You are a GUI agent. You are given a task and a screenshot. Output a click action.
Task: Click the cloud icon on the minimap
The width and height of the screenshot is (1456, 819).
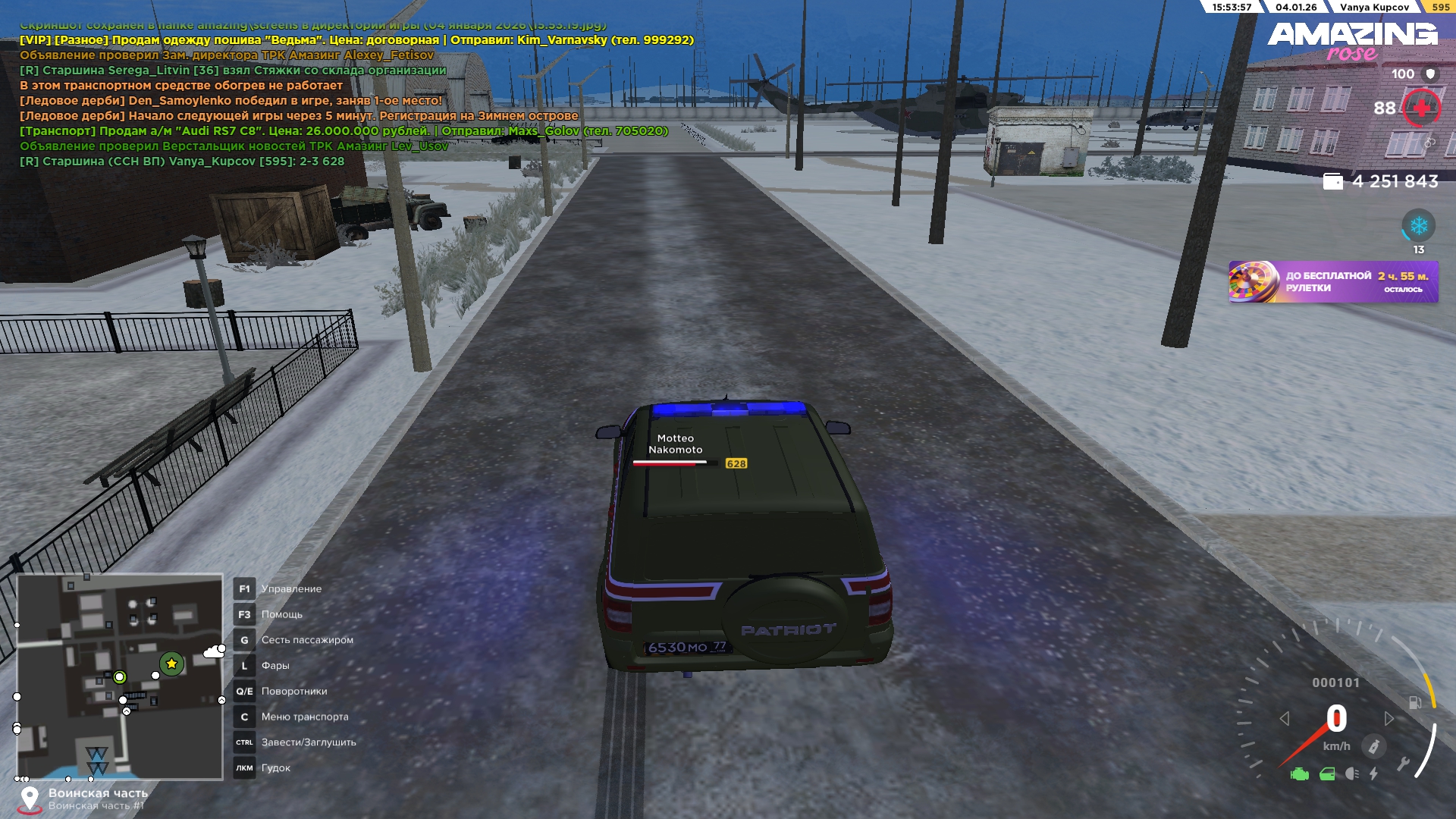point(215,651)
